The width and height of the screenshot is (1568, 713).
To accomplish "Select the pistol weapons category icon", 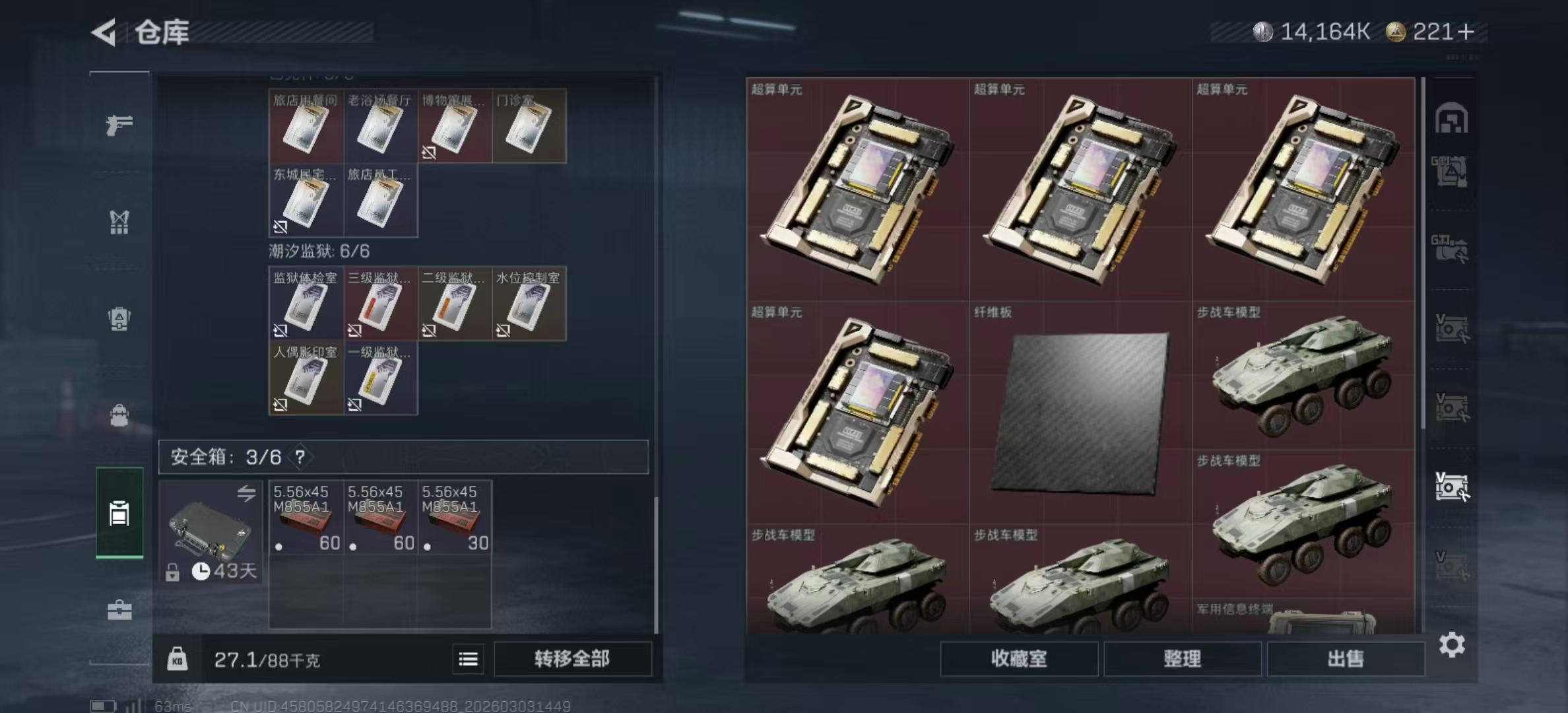I will (119, 125).
